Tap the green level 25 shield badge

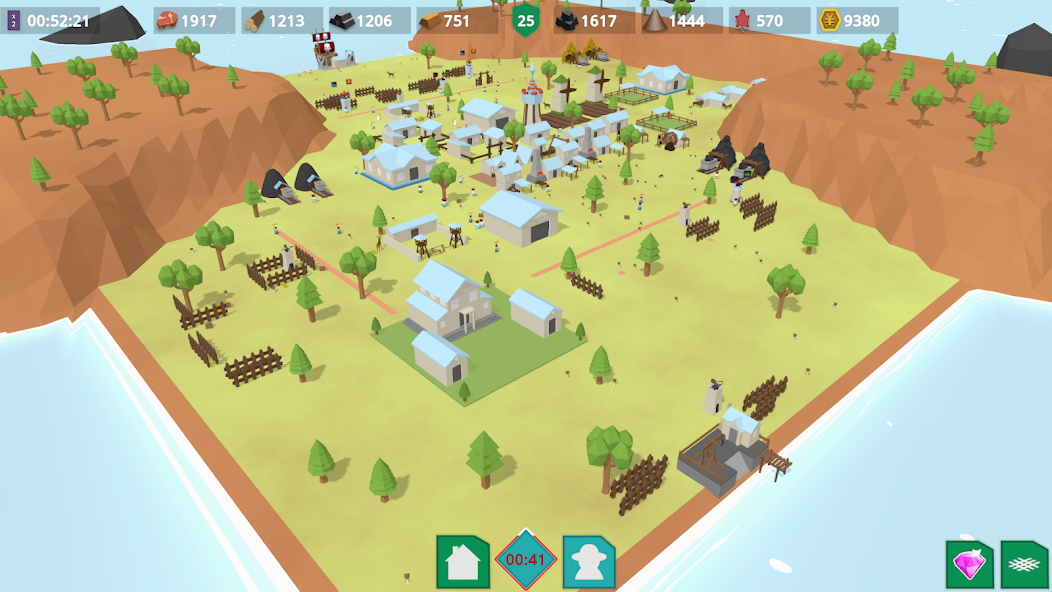point(526,19)
